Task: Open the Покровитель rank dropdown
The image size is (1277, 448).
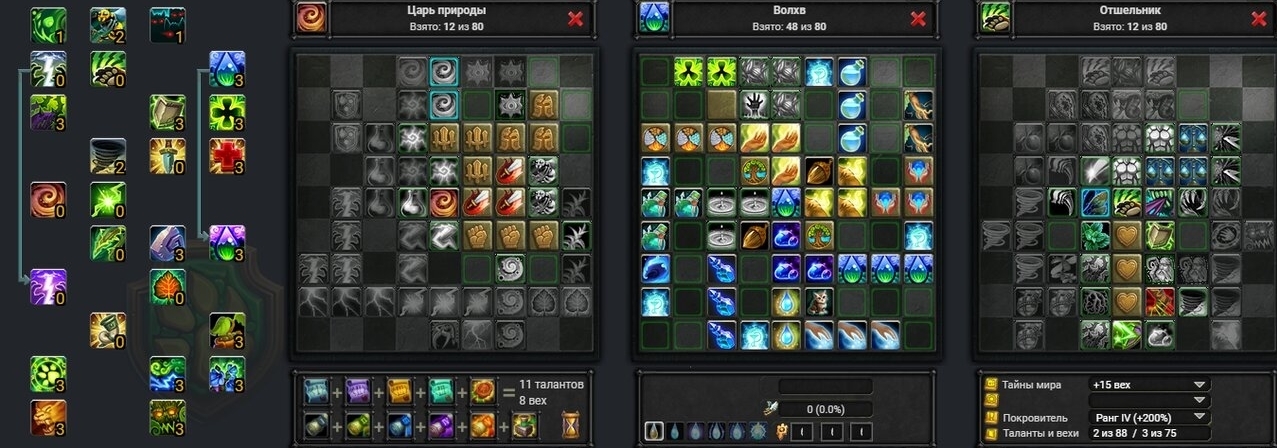Action: coord(1152,417)
